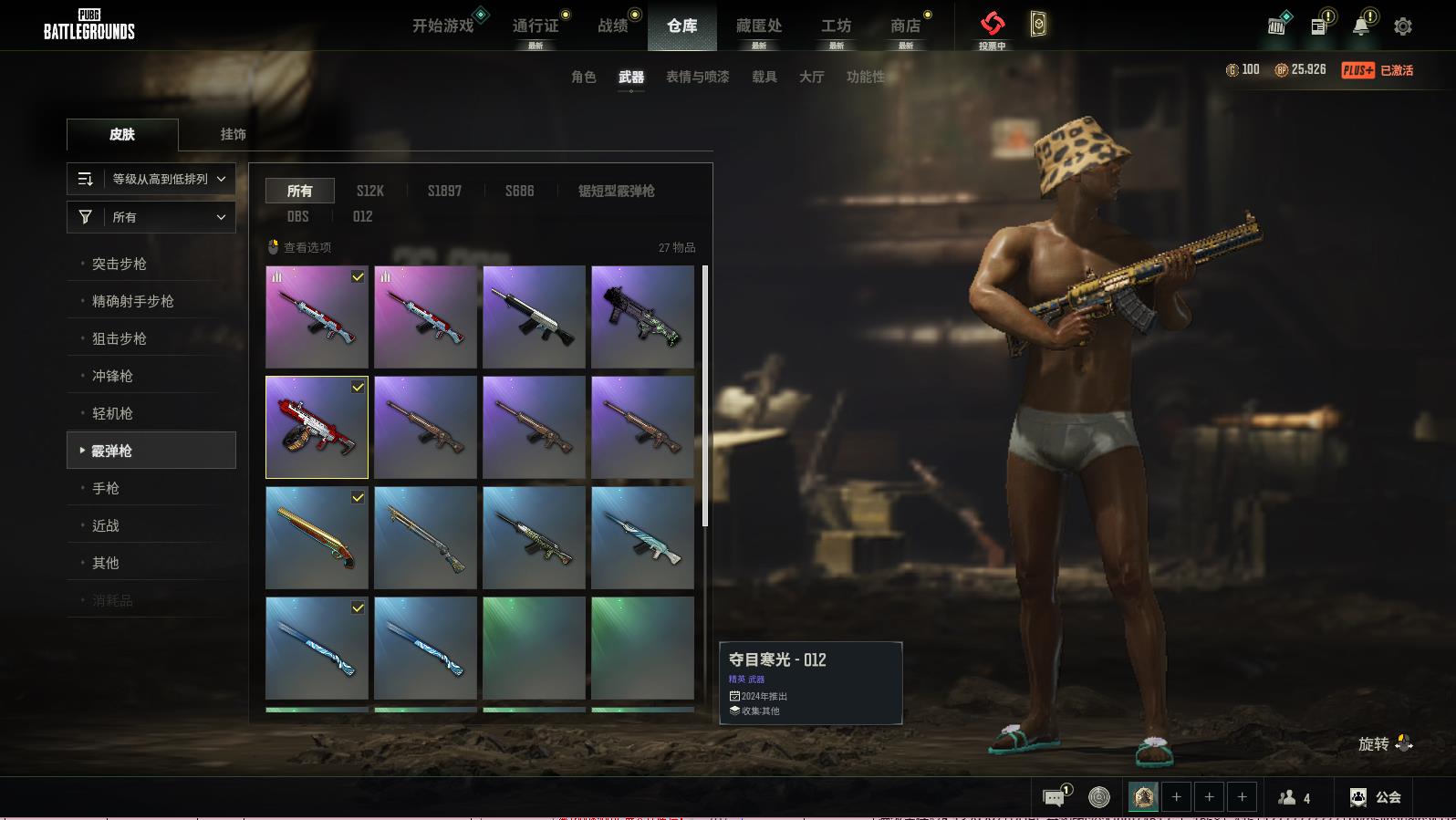Choose the 狙击步枪 weapon category
Screen dimensions: 1456x820
(120, 338)
